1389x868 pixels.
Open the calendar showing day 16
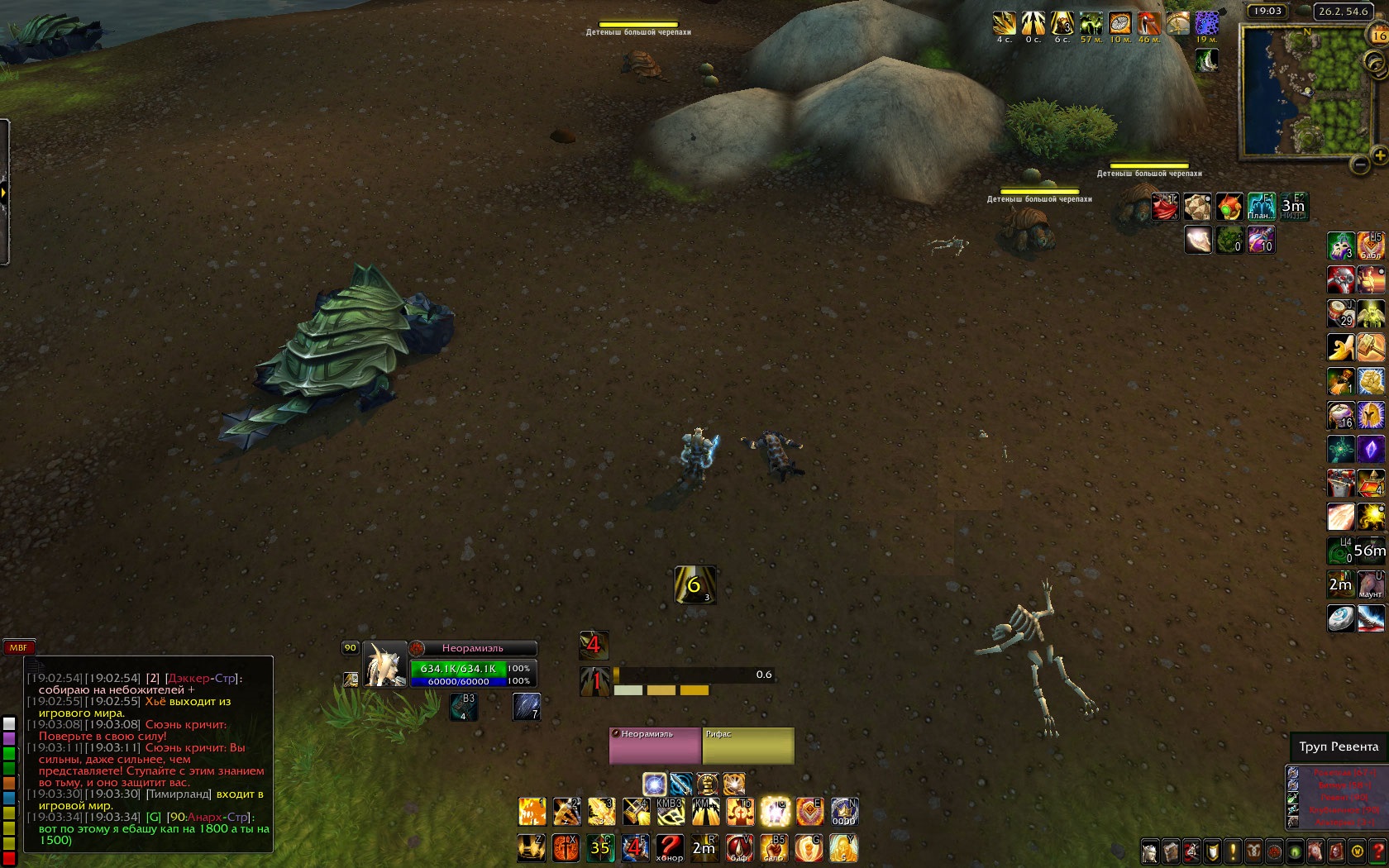tap(1379, 36)
